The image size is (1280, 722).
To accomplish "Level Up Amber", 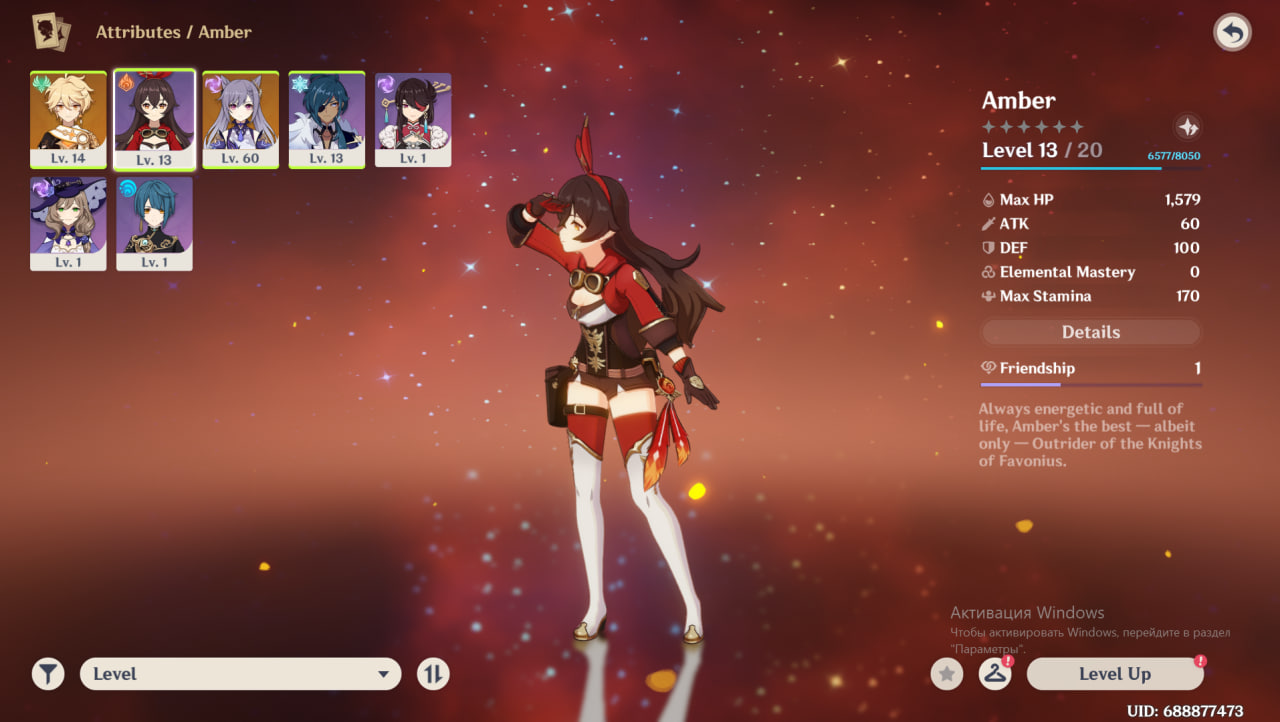I will coord(1114,674).
